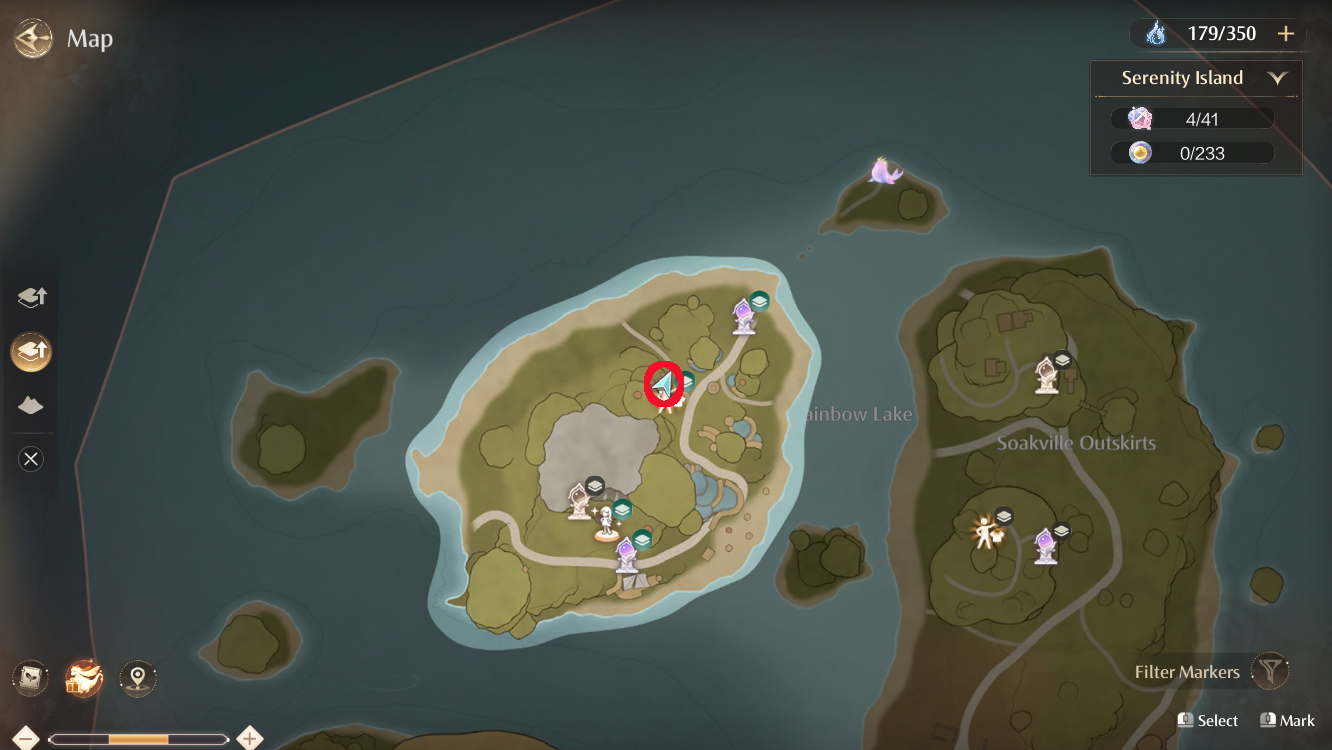The image size is (1332, 750).
Task: Open the fox companion delivery panel
Action: 84,677
